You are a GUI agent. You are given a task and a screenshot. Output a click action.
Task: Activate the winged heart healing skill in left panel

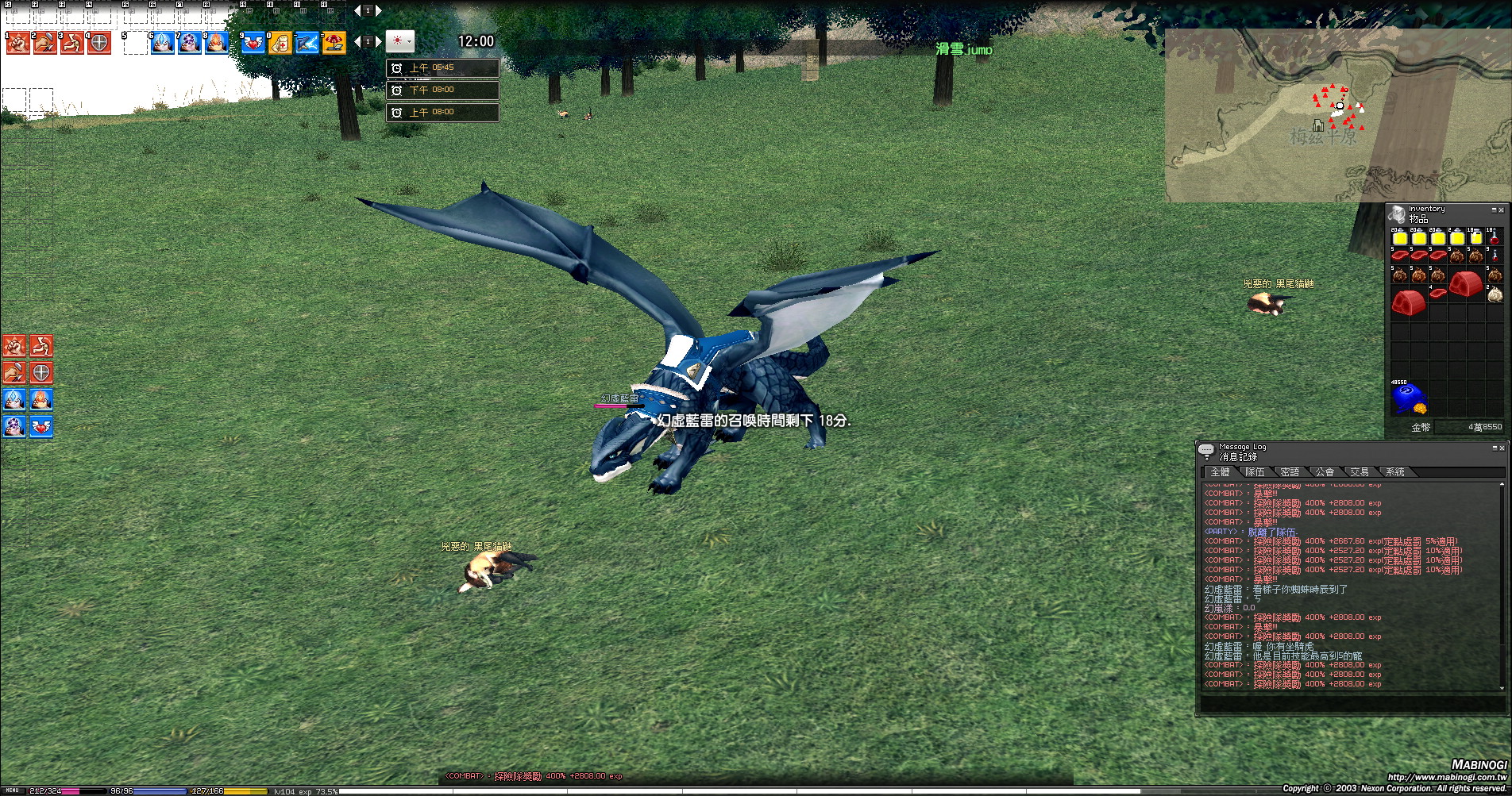41,426
